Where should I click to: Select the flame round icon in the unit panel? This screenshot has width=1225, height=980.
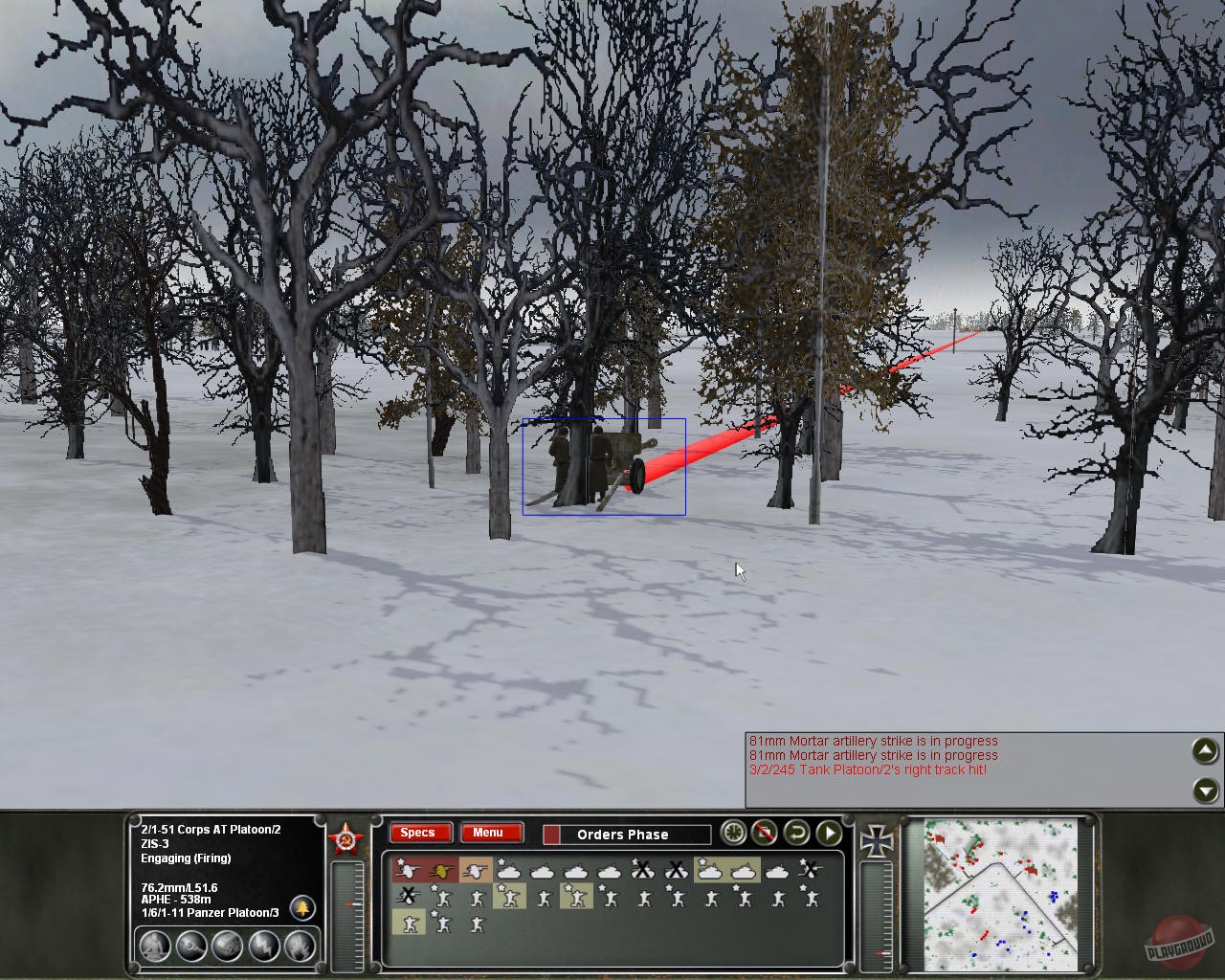299,946
